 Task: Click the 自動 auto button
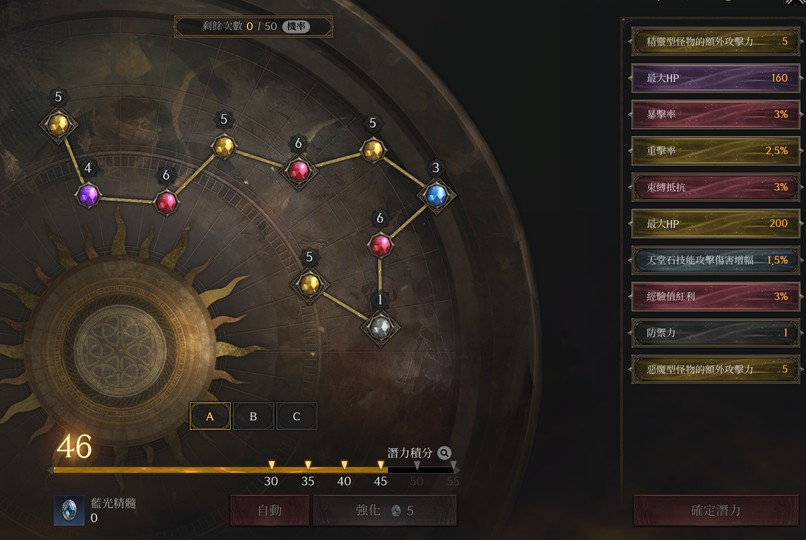[x=269, y=510]
